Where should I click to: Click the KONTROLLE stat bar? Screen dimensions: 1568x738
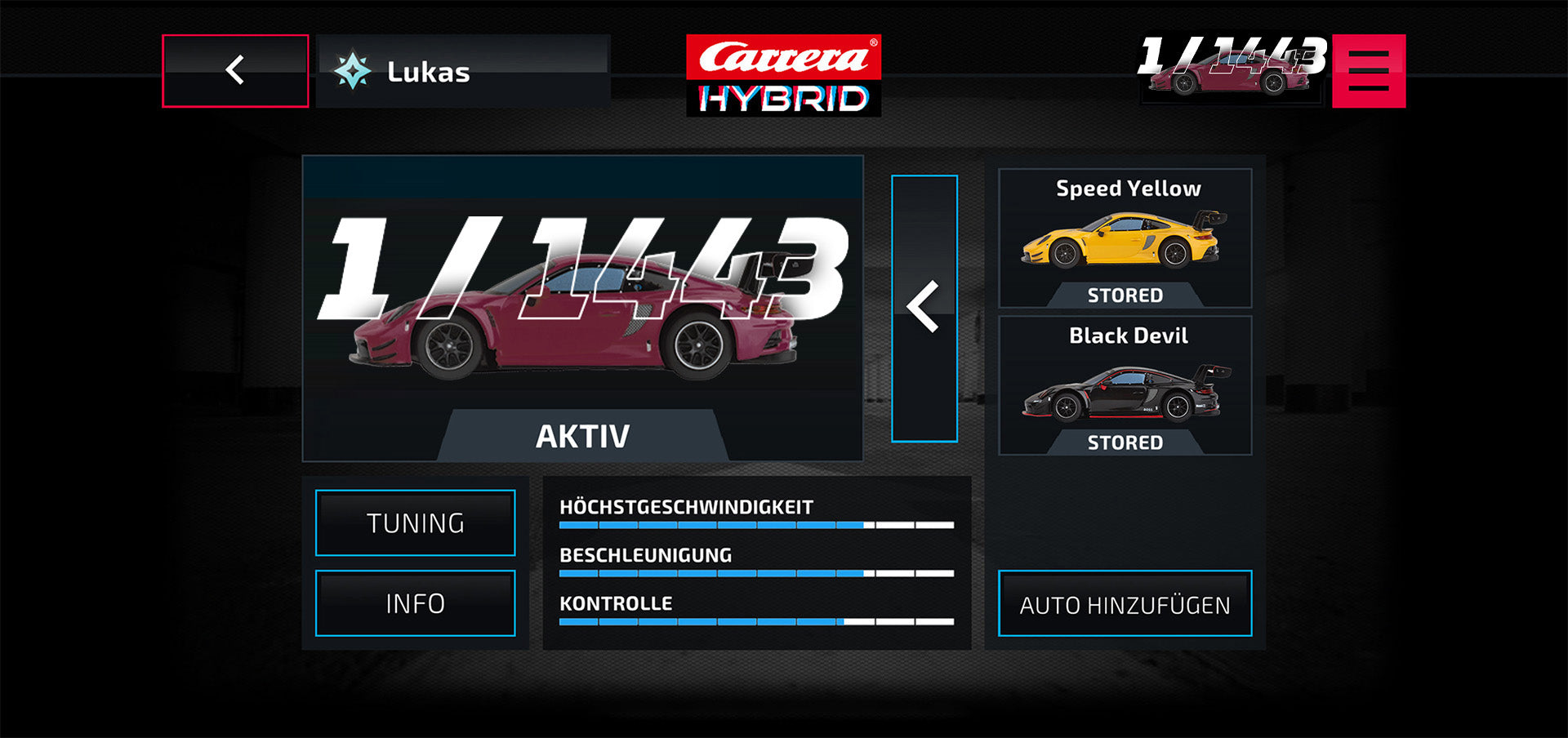coord(758,622)
